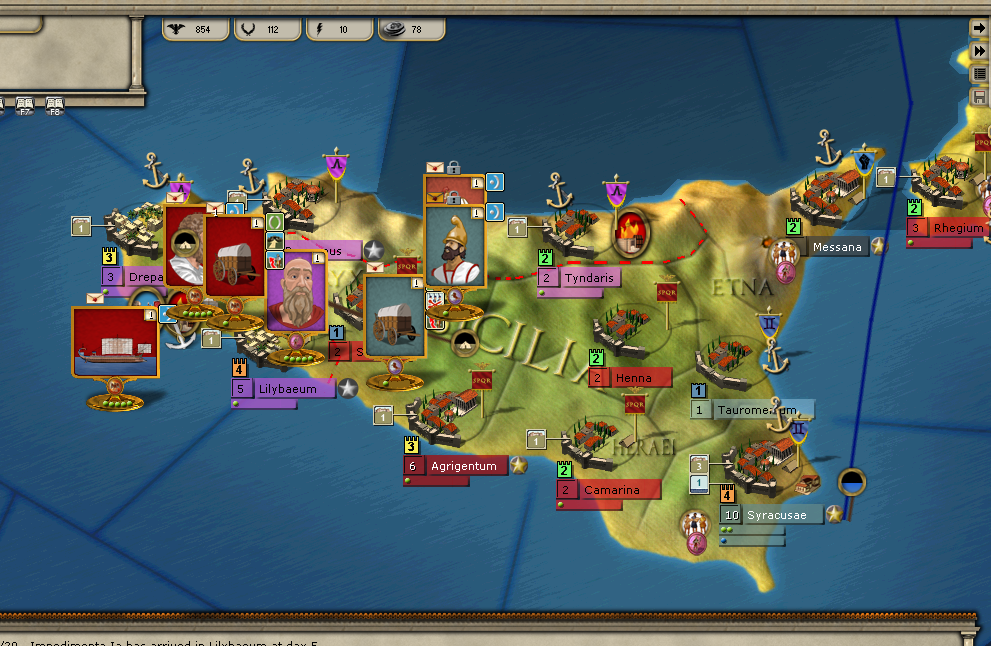Open the floppy disk save button

[x=980, y=97]
